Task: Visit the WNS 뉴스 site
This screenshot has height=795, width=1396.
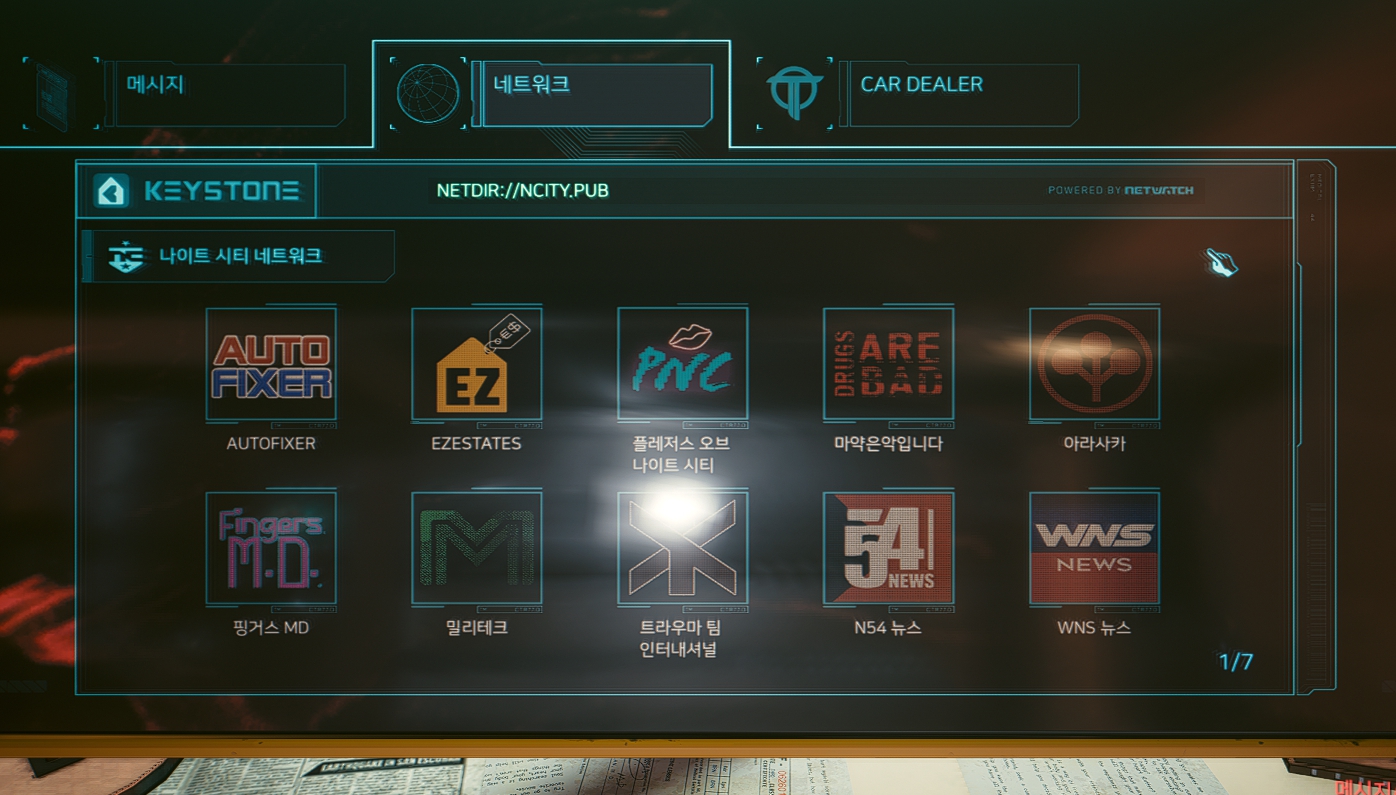Action: 1094,548
